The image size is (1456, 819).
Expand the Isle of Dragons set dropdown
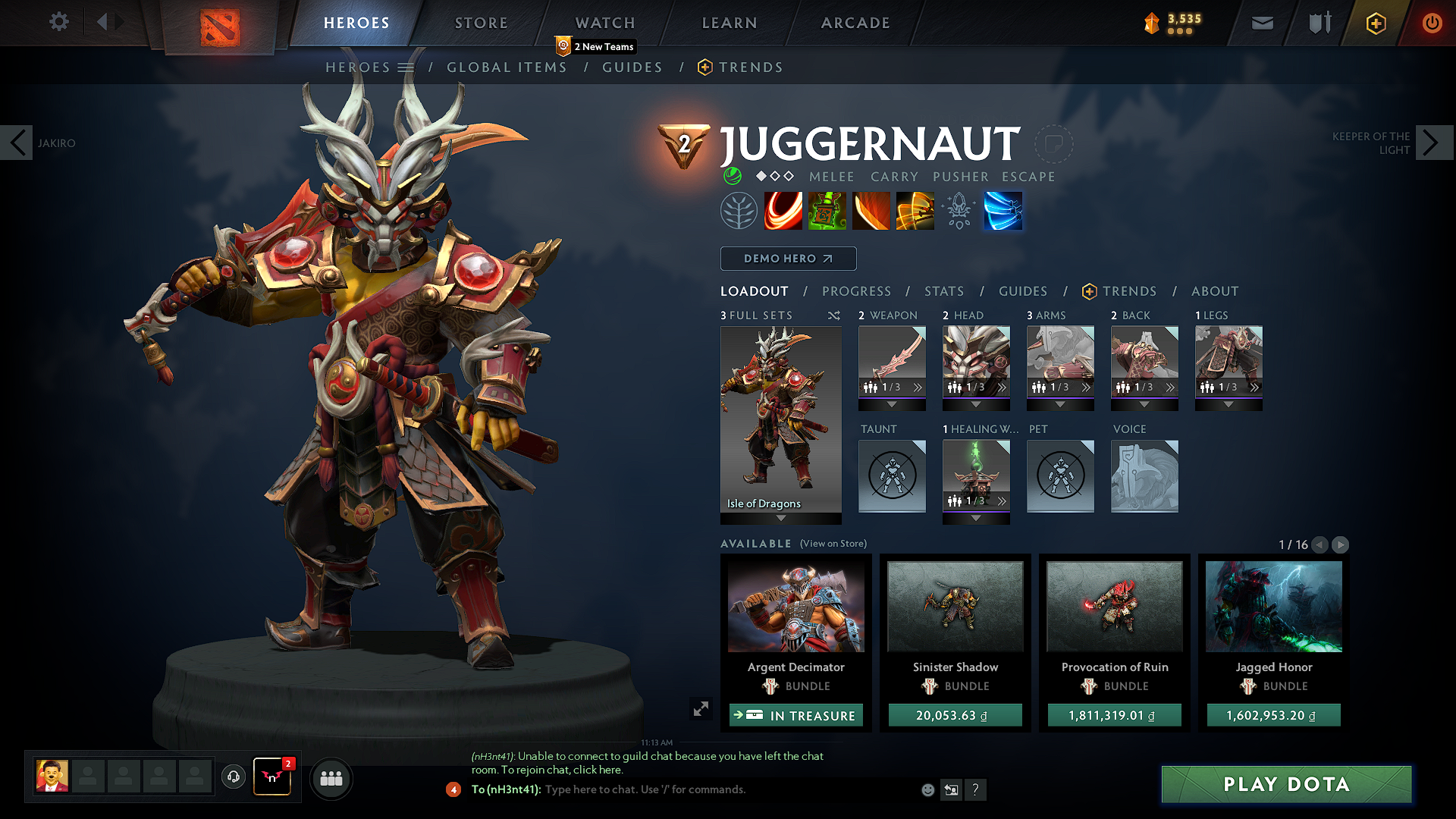(x=780, y=517)
